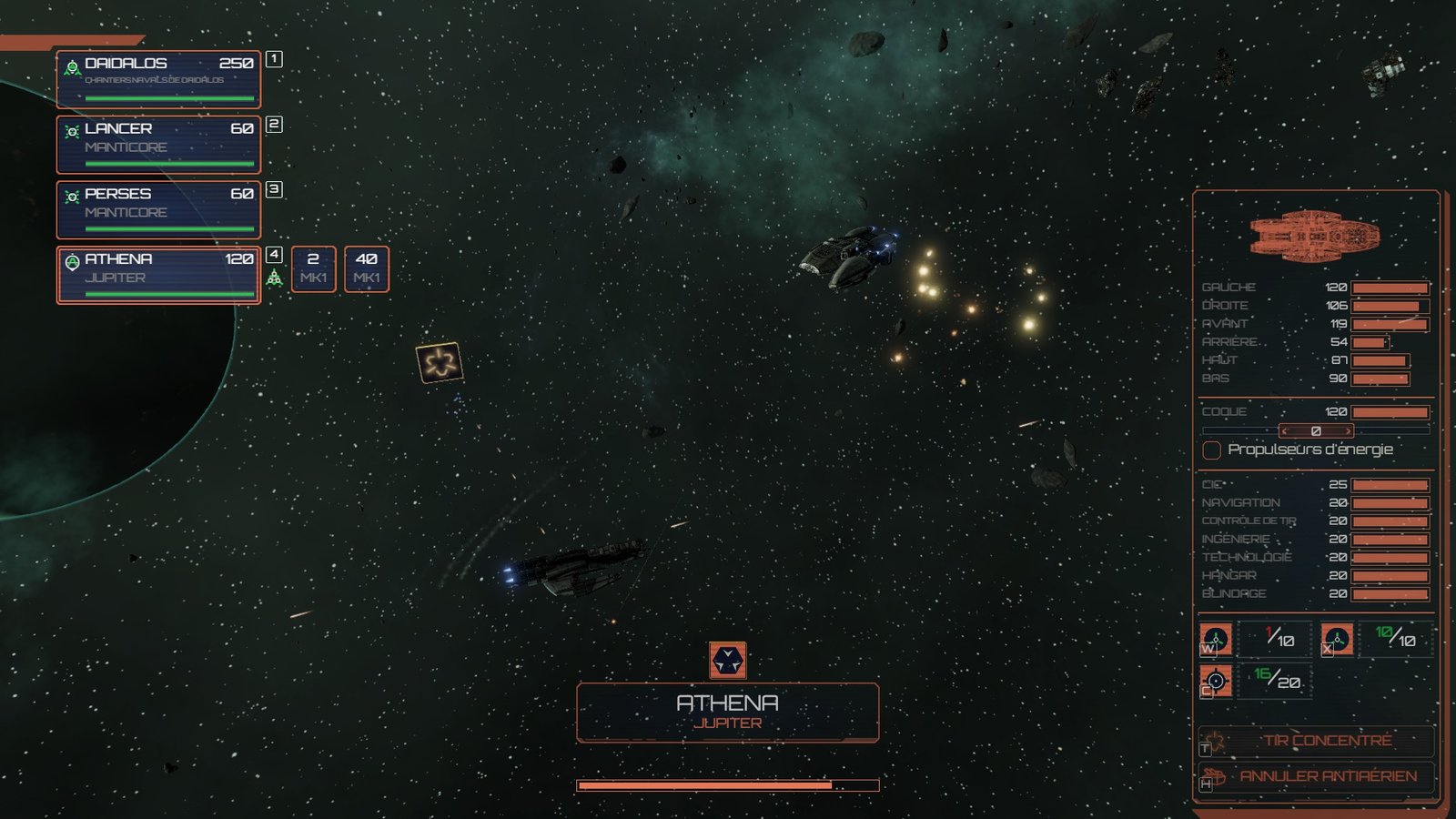Toggle the Propulseurs d'énergie checkbox
This screenshot has height=819, width=1456.
[1212, 450]
